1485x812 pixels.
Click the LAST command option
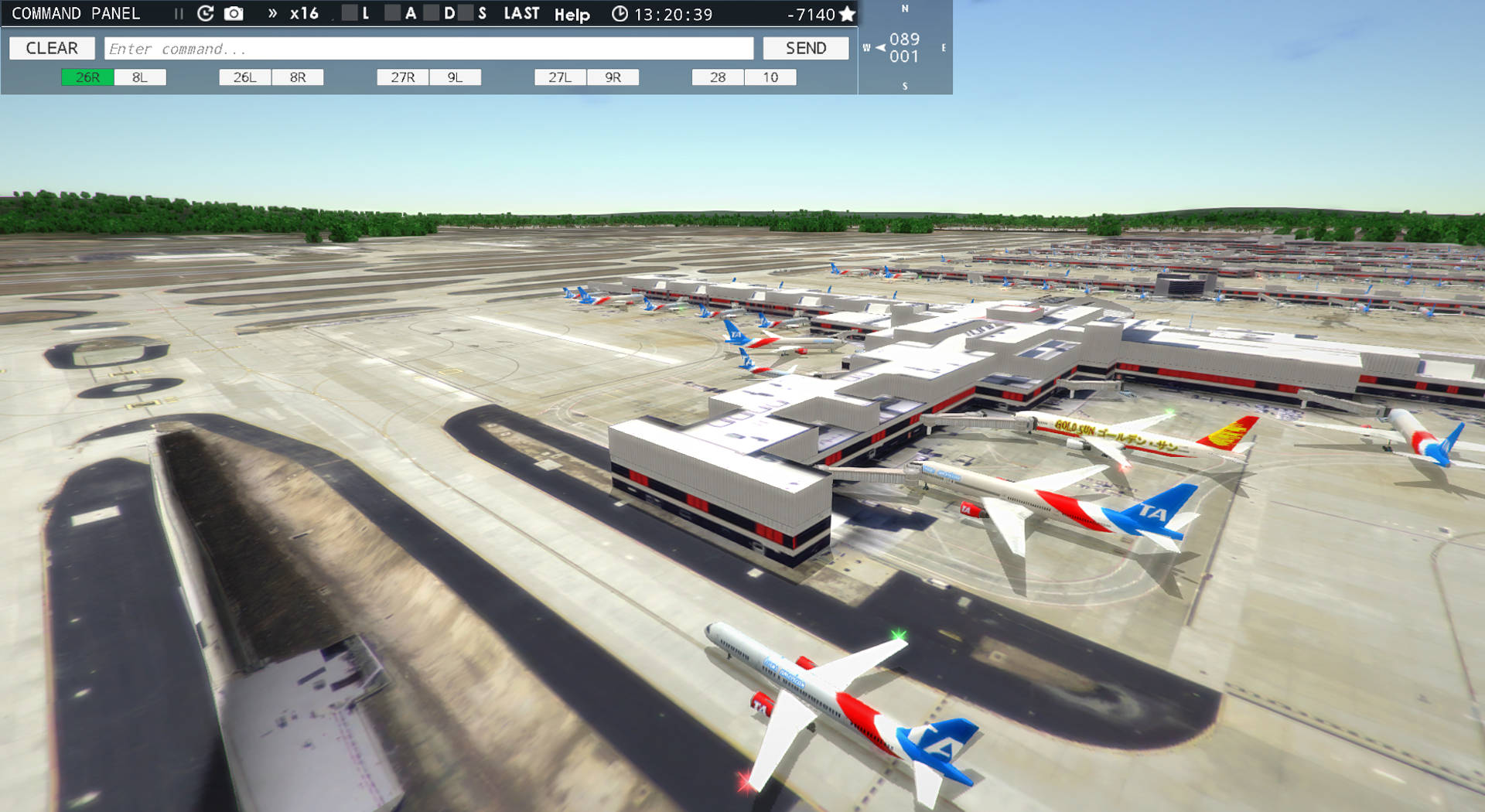click(521, 13)
